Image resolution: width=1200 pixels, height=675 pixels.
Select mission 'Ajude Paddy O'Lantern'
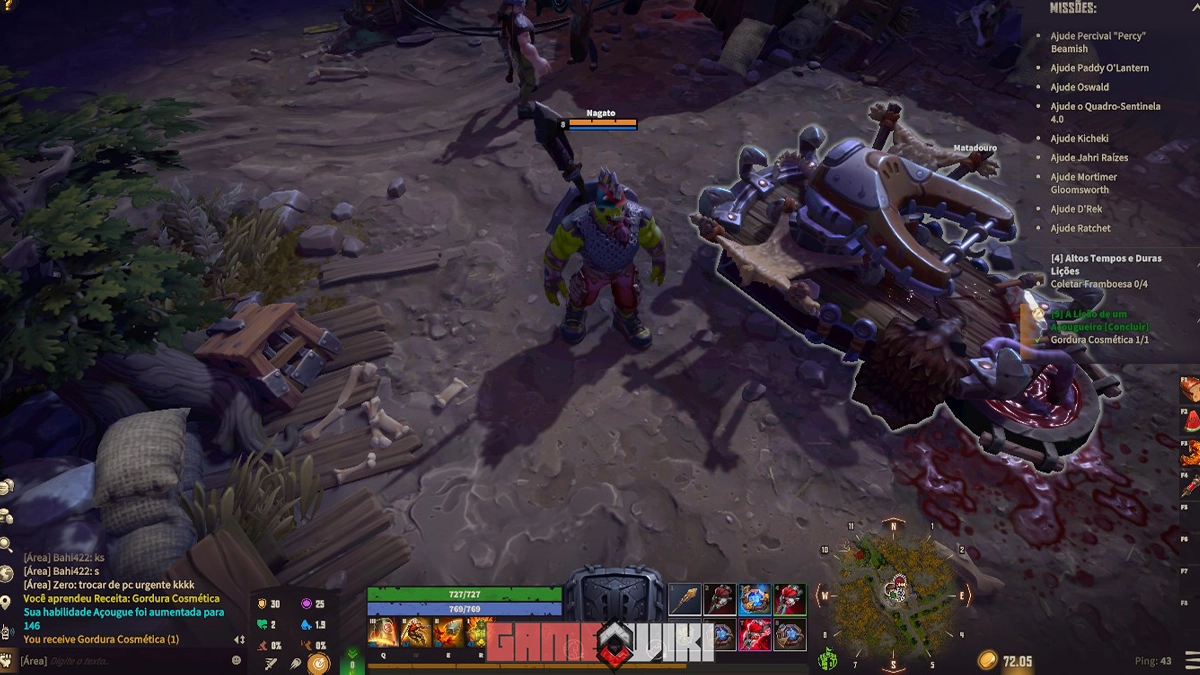click(1099, 68)
